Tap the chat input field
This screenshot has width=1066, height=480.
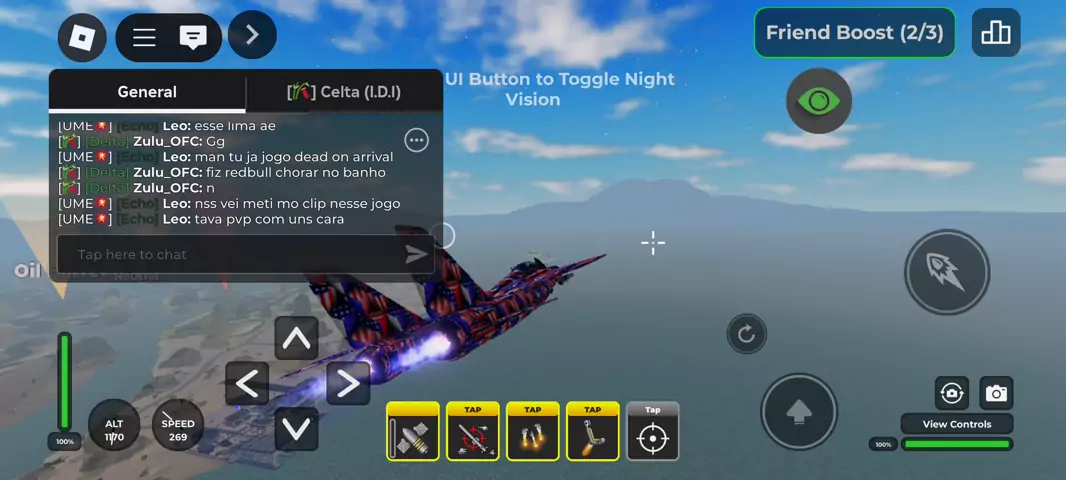coord(230,255)
